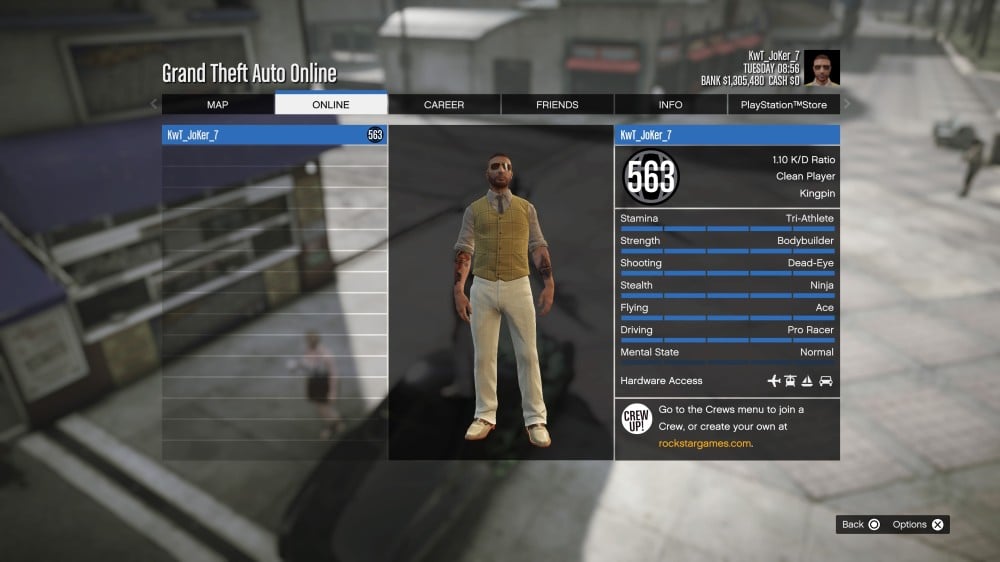Switch to the MAP tab
This screenshot has width=1000, height=562.
tap(218, 105)
